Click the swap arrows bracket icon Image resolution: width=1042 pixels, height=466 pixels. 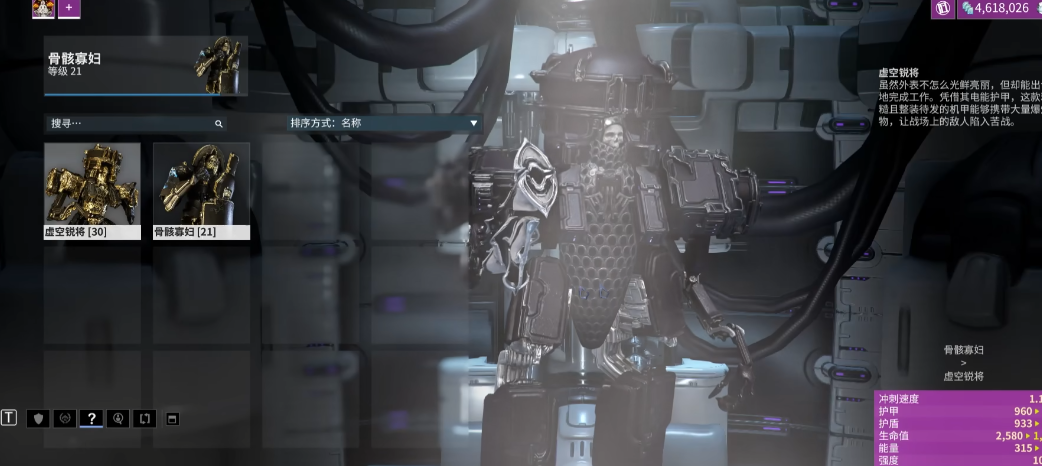pos(144,418)
